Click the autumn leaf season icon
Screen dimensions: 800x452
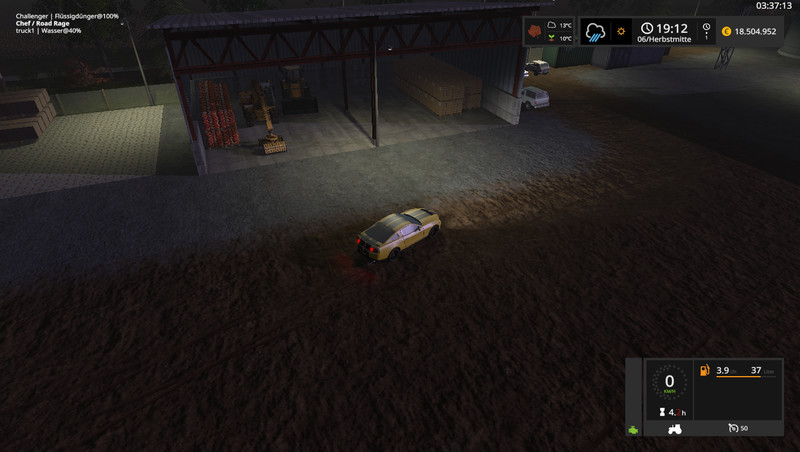click(533, 31)
